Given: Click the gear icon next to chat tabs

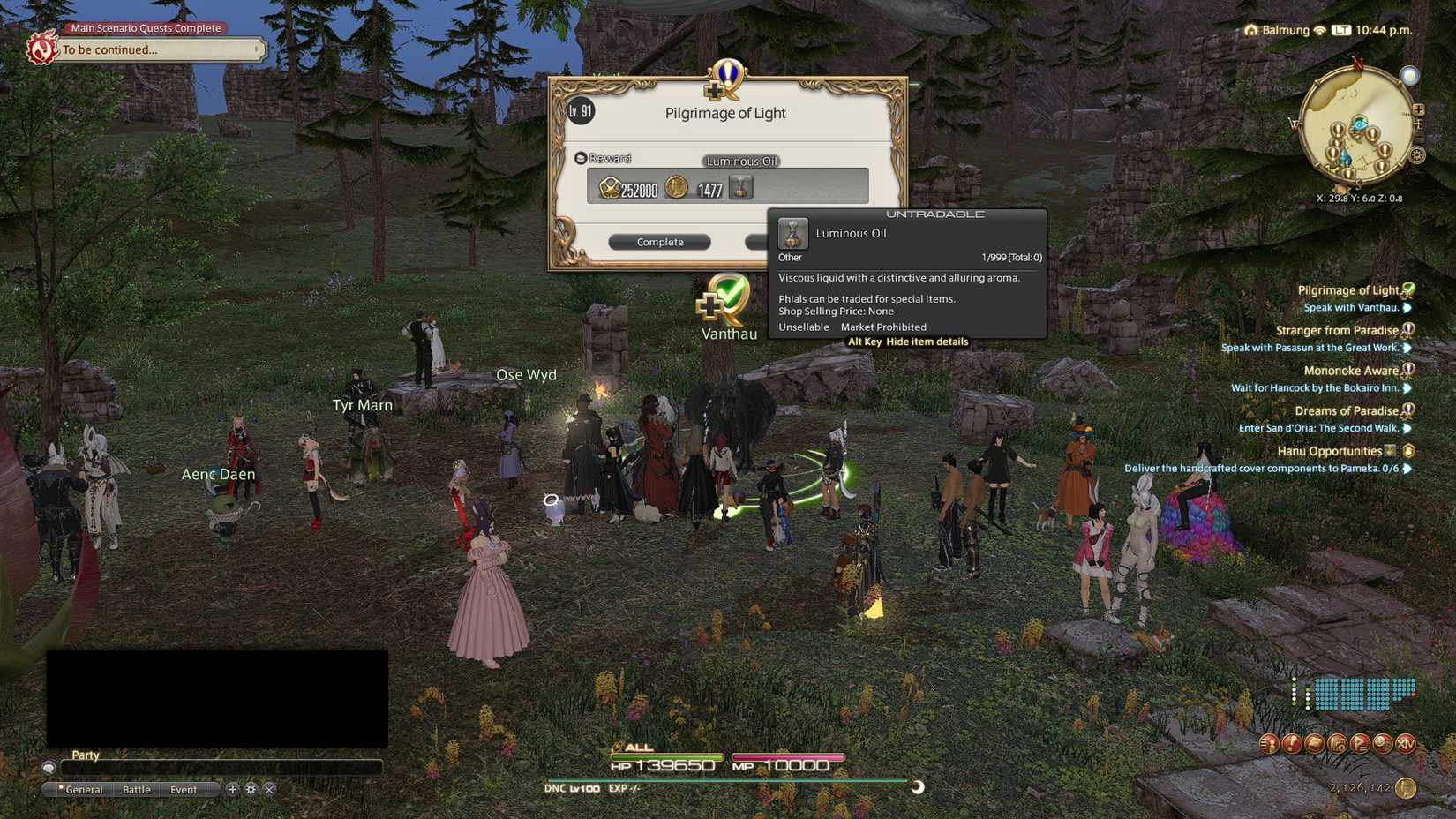Looking at the screenshot, I should (x=251, y=790).
